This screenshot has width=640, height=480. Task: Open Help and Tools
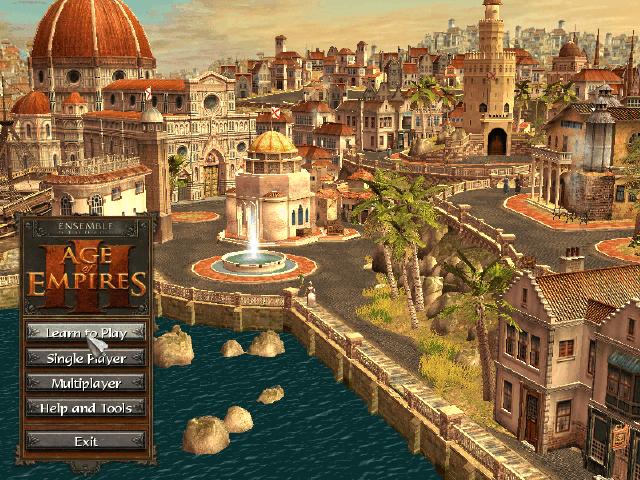point(85,407)
